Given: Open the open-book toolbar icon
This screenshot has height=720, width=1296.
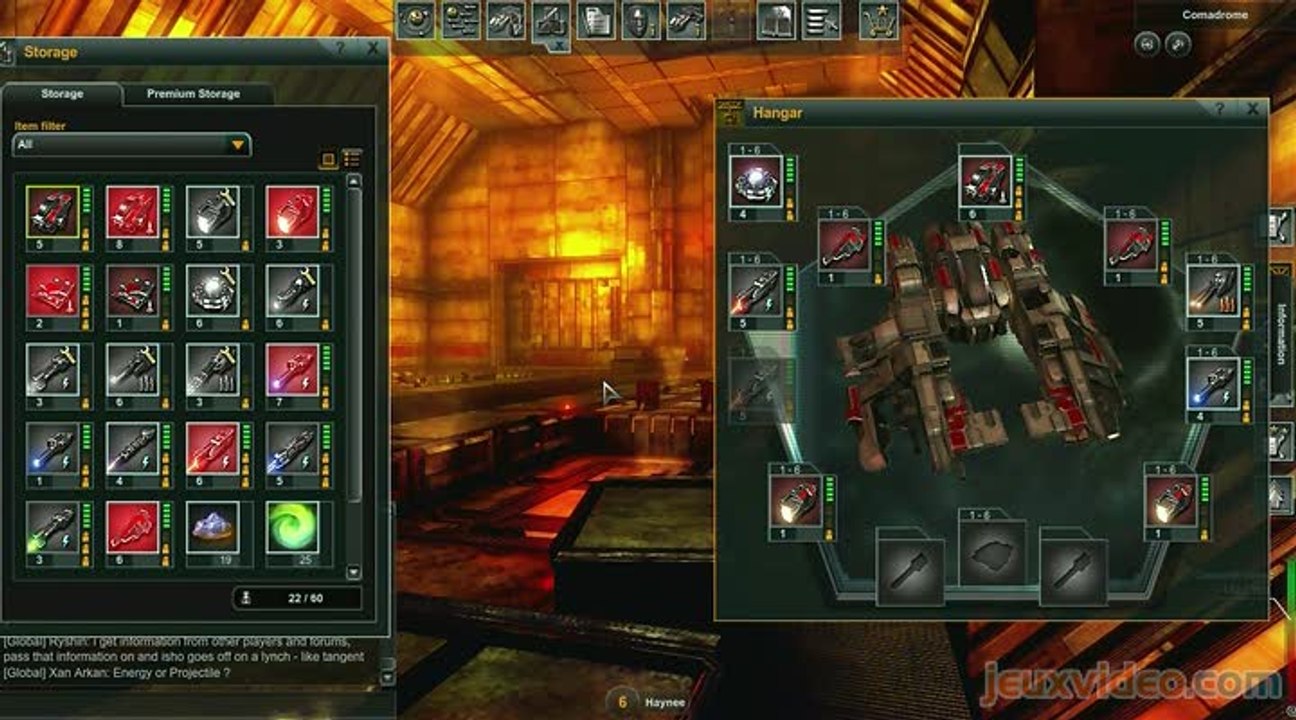Looking at the screenshot, I should (x=776, y=20).
